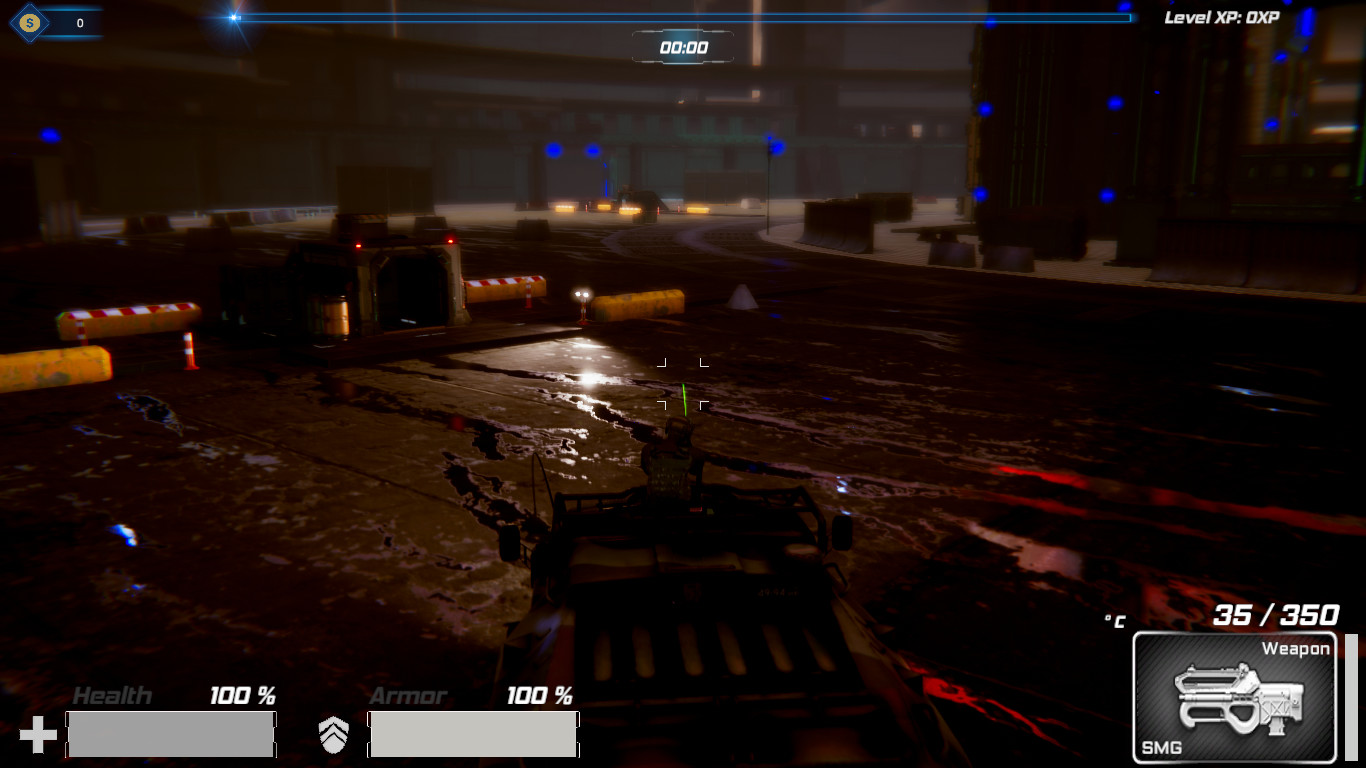Switch to the Weapon tab label
Image resolution: width=1366 pixels, height=768 pixels.
(x=1298, y=648)
